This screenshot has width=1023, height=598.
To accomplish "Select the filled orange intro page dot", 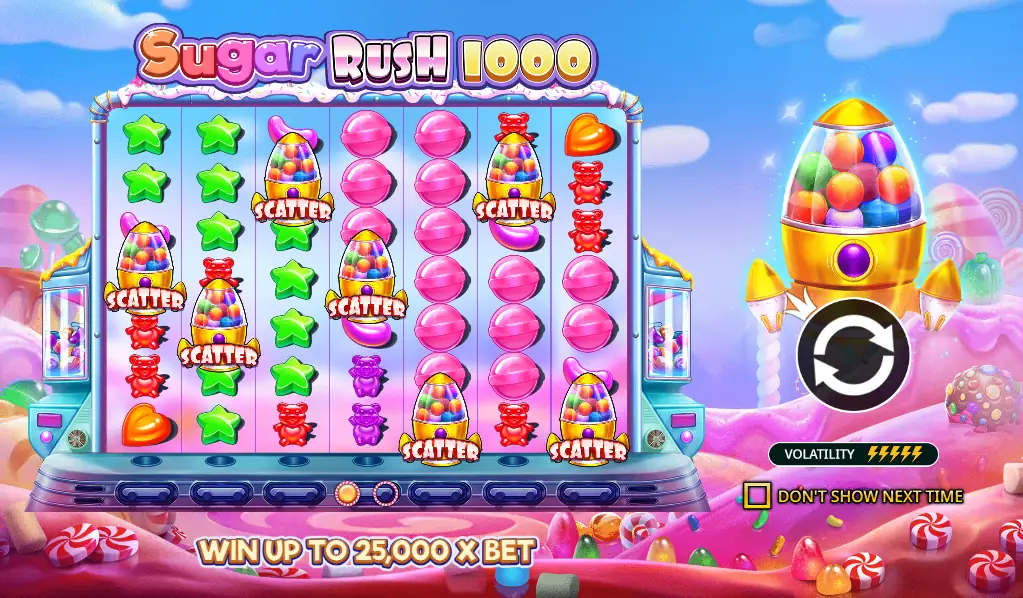I will click(347, 492).
